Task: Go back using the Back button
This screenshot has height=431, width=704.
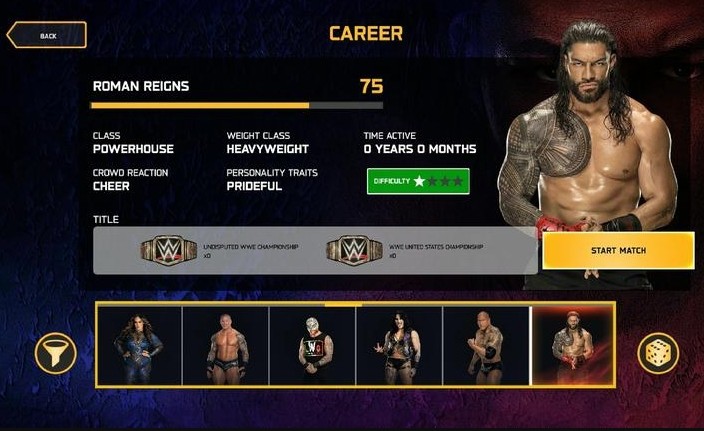Action: [46, 36]
